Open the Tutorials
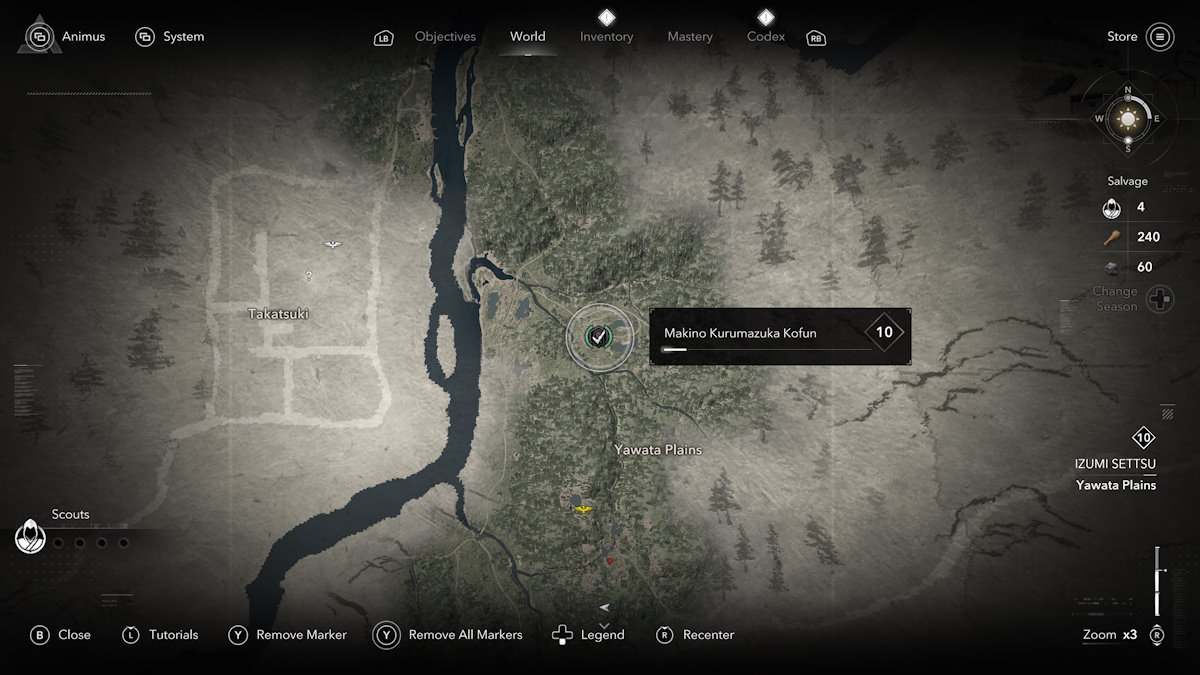 click(x=160, y=635)
